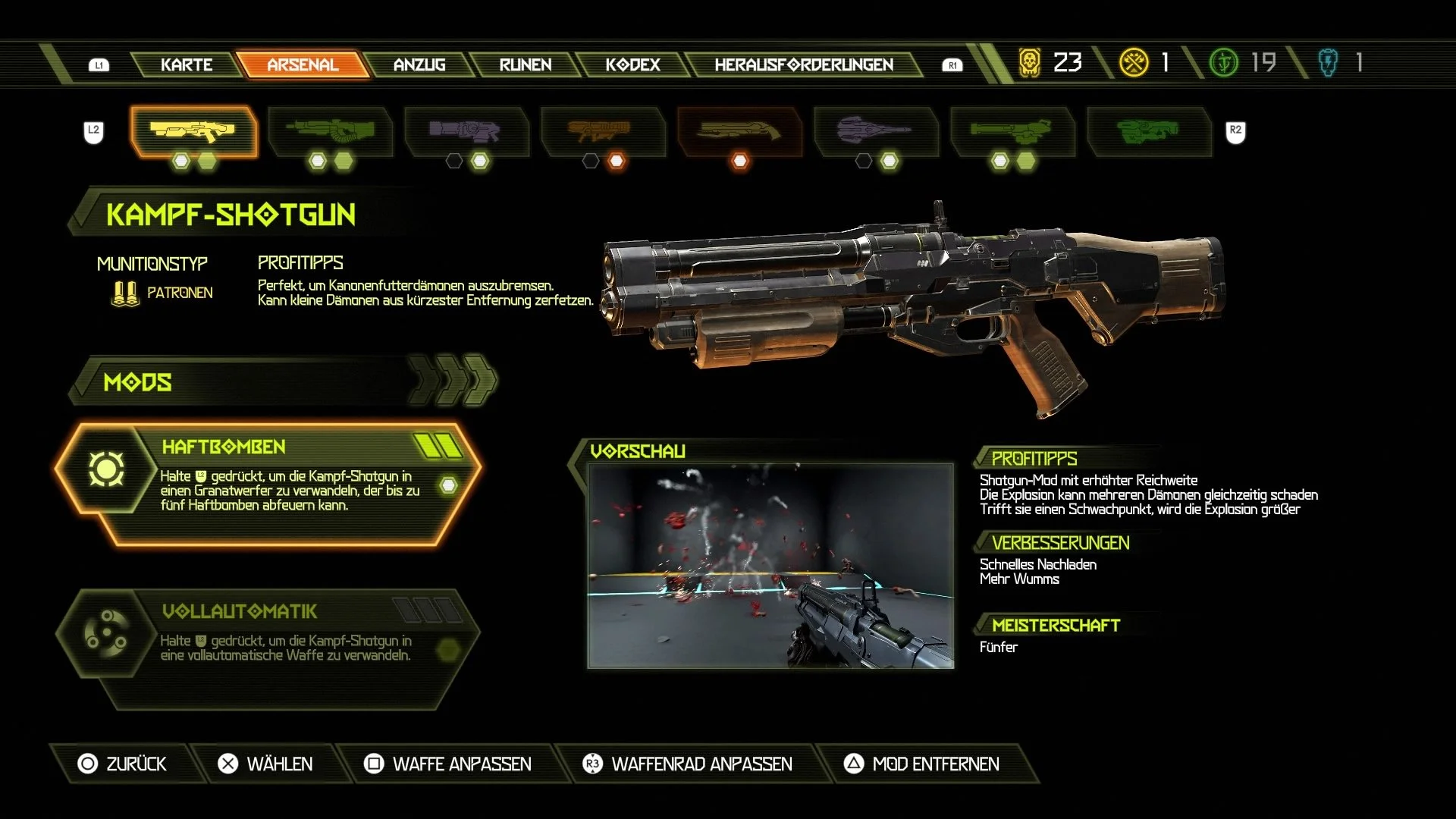Show the Kodex tab
Screen dimensions: 1456x819
(x=632, y=64)
